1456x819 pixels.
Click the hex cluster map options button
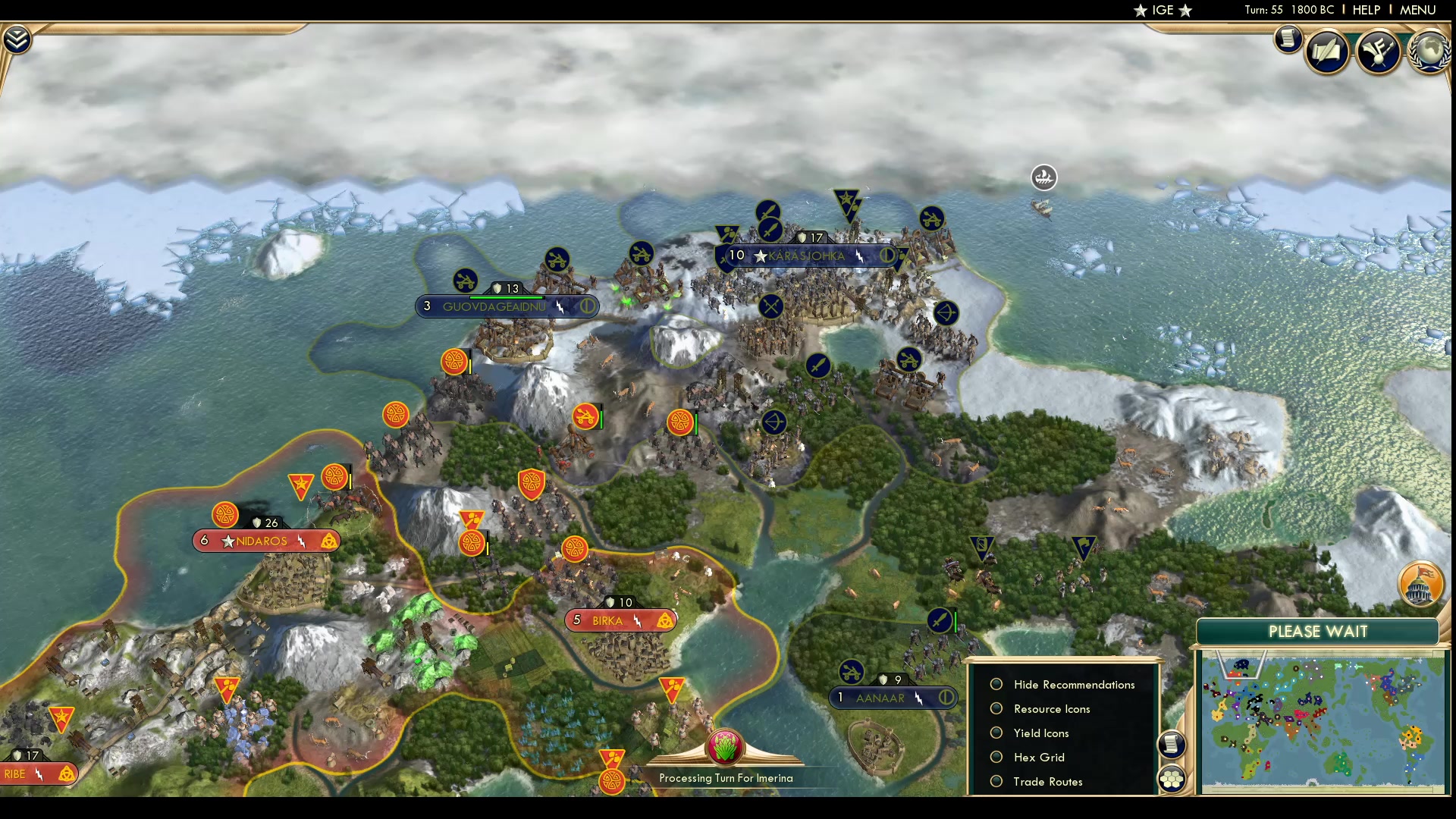pyautogui.click(x=1172, y=779)
